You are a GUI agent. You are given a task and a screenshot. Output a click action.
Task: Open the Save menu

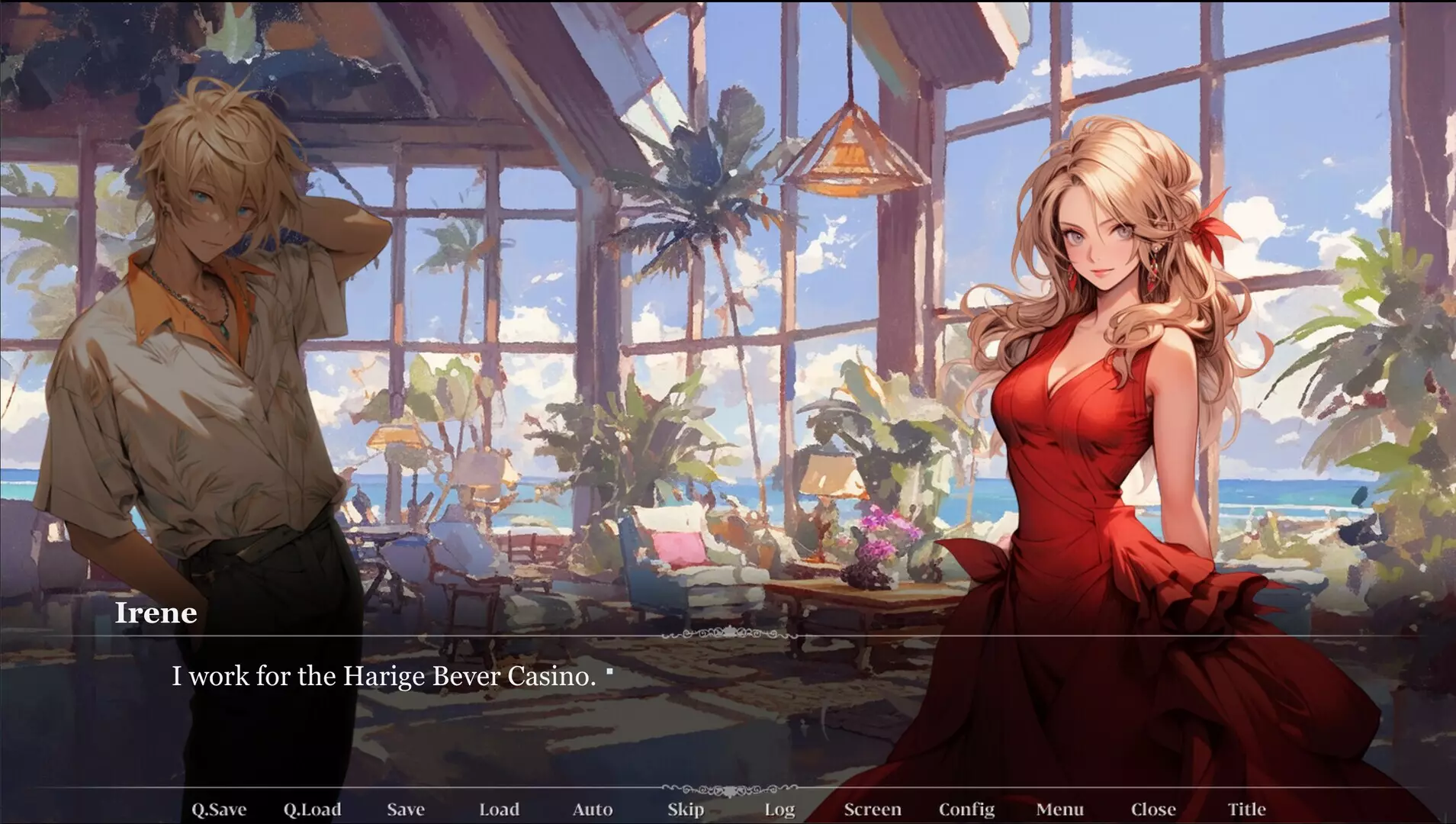click(x=406, y=809)
